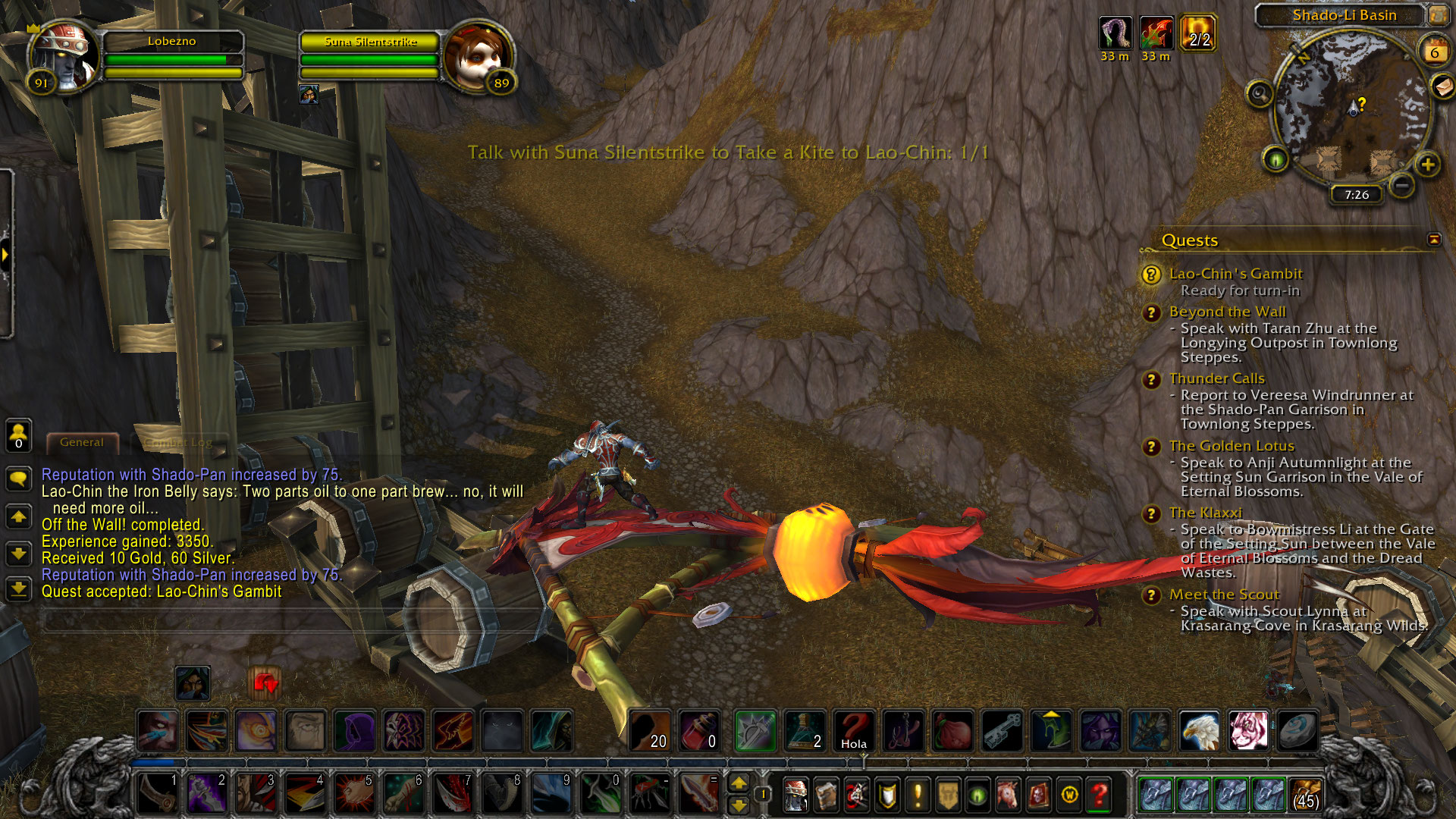This screenshot has width=1456, height=819.
Task: Switch to the Combat Log tab
Action: (x=178, y=442)
